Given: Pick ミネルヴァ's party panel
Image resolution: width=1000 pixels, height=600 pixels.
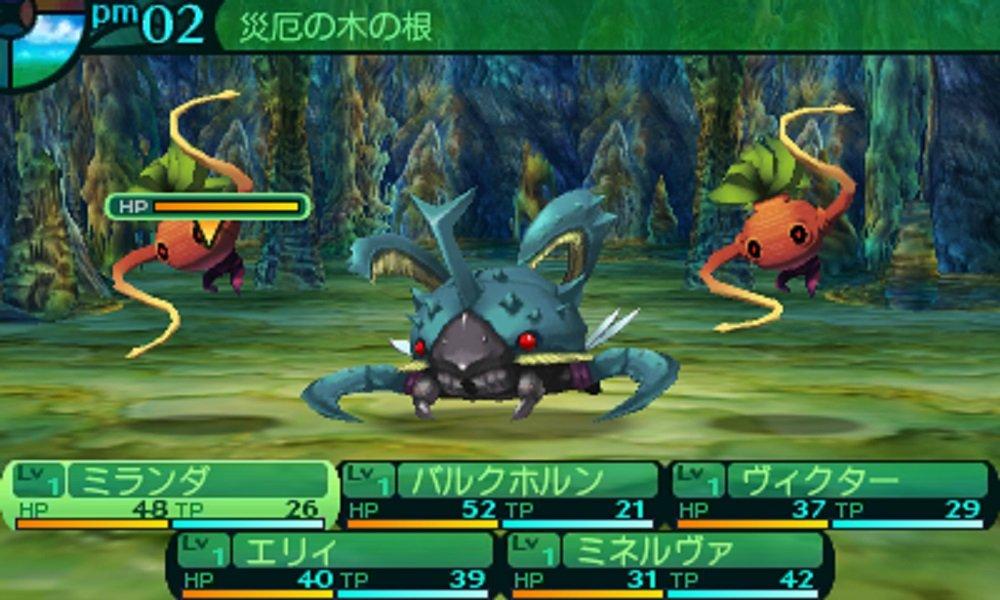Looking at the screenshot, I should 665,565.
